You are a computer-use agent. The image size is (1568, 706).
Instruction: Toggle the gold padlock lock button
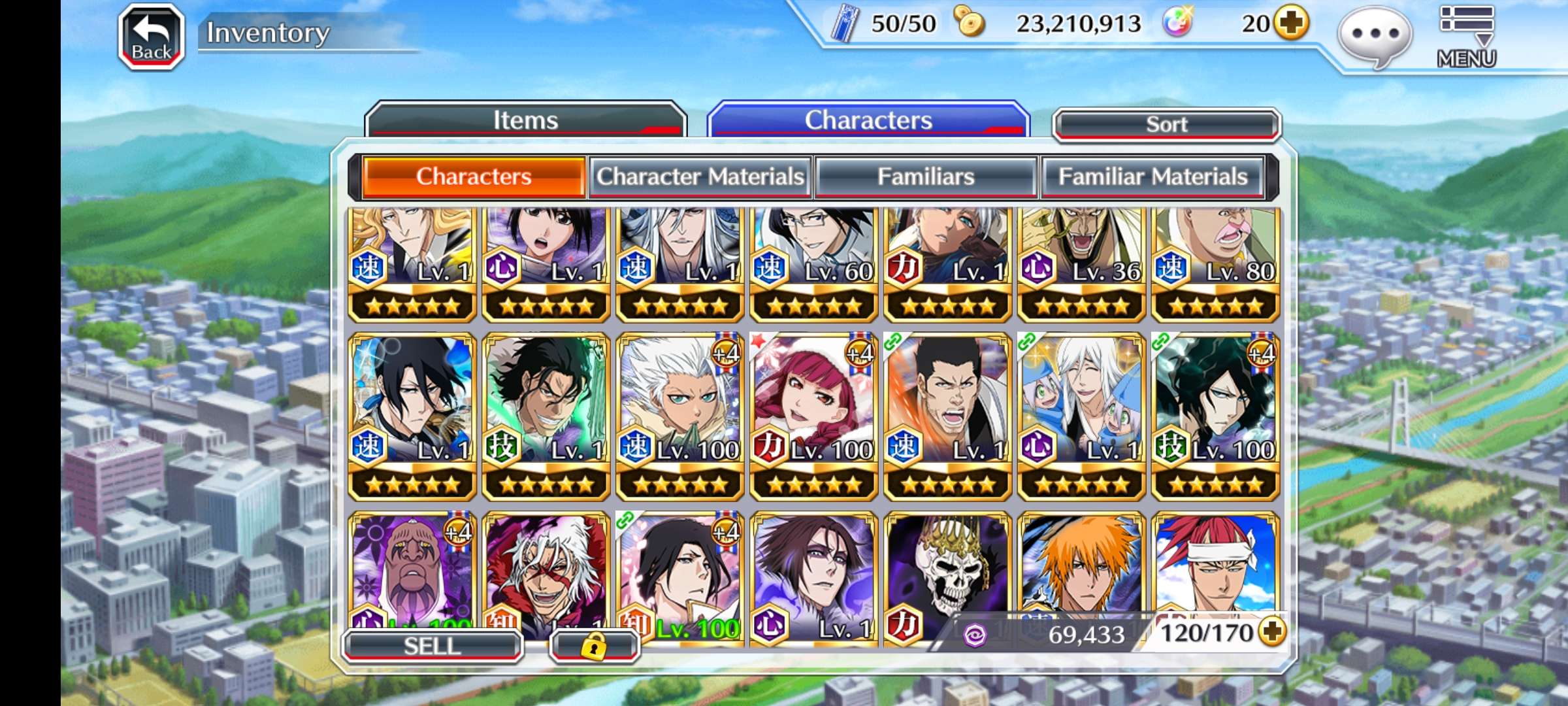[594, 647]
